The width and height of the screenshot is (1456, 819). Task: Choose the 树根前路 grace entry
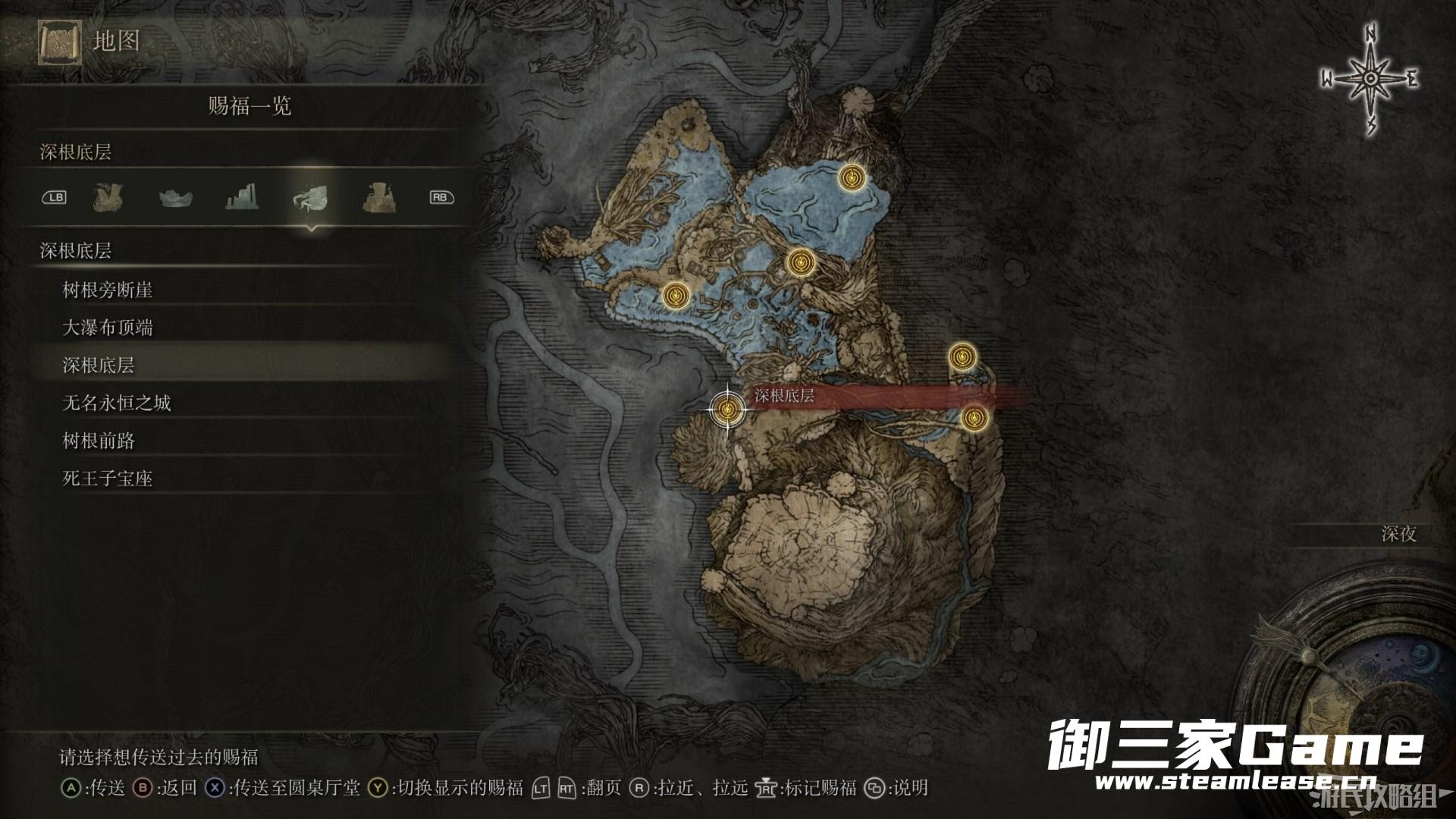pyautogui.click(x=99, y=441)
